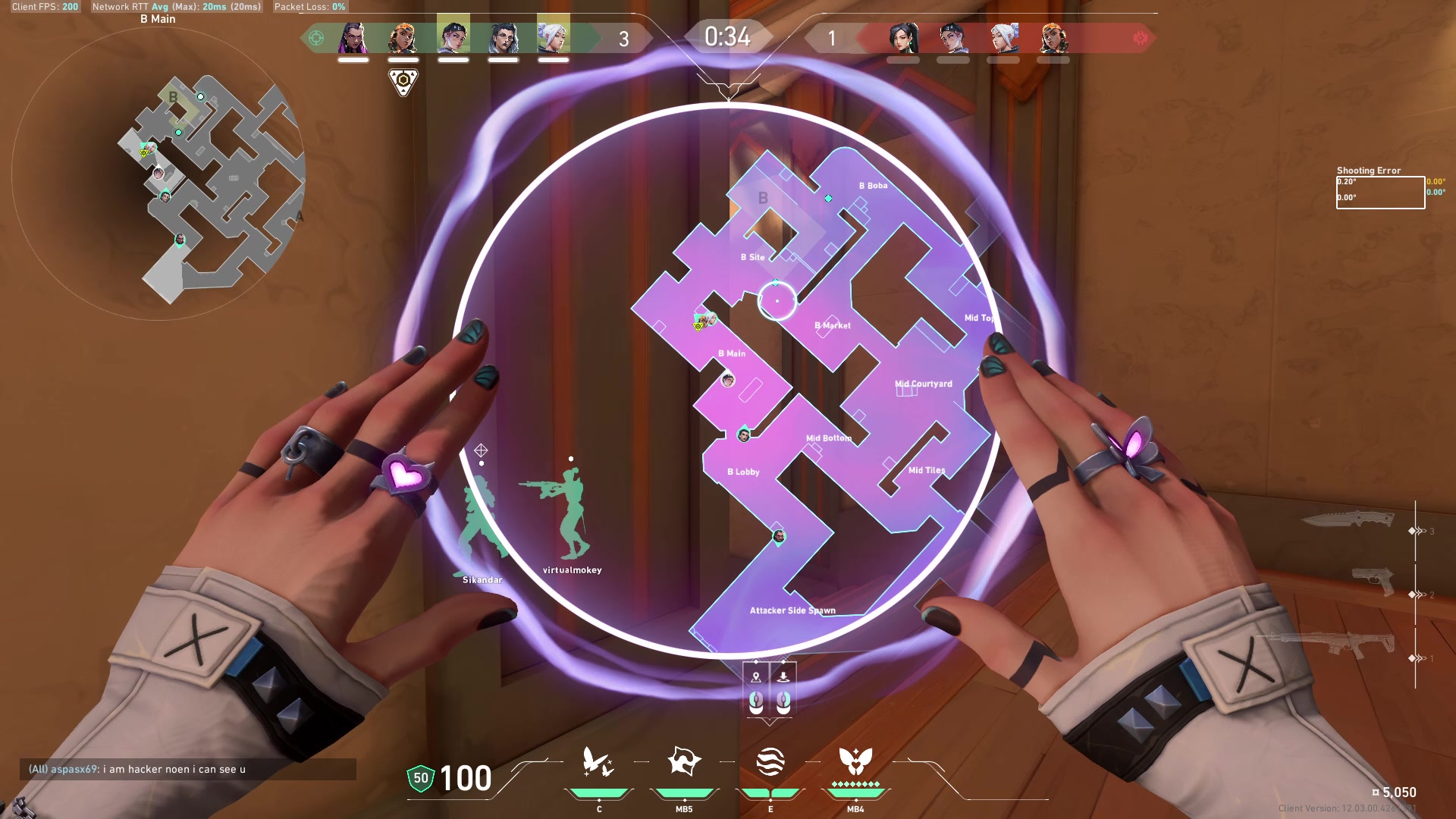Click the level 50 shield badge
This screenshot has width=1456, height=819.
click(x=420, y=777)
